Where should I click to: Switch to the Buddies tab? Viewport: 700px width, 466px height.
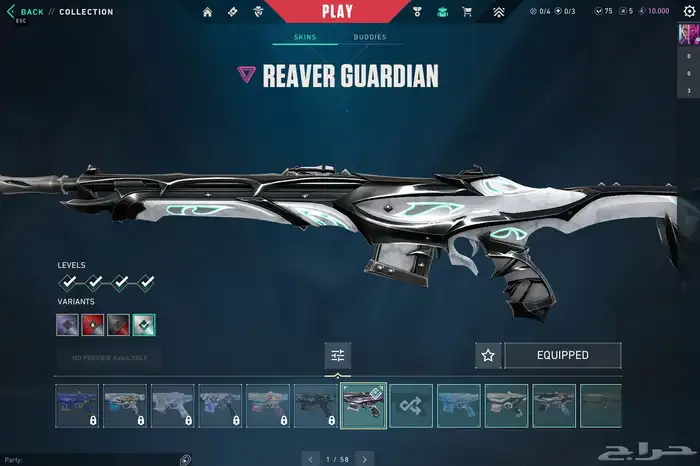(x=369, y=37)
